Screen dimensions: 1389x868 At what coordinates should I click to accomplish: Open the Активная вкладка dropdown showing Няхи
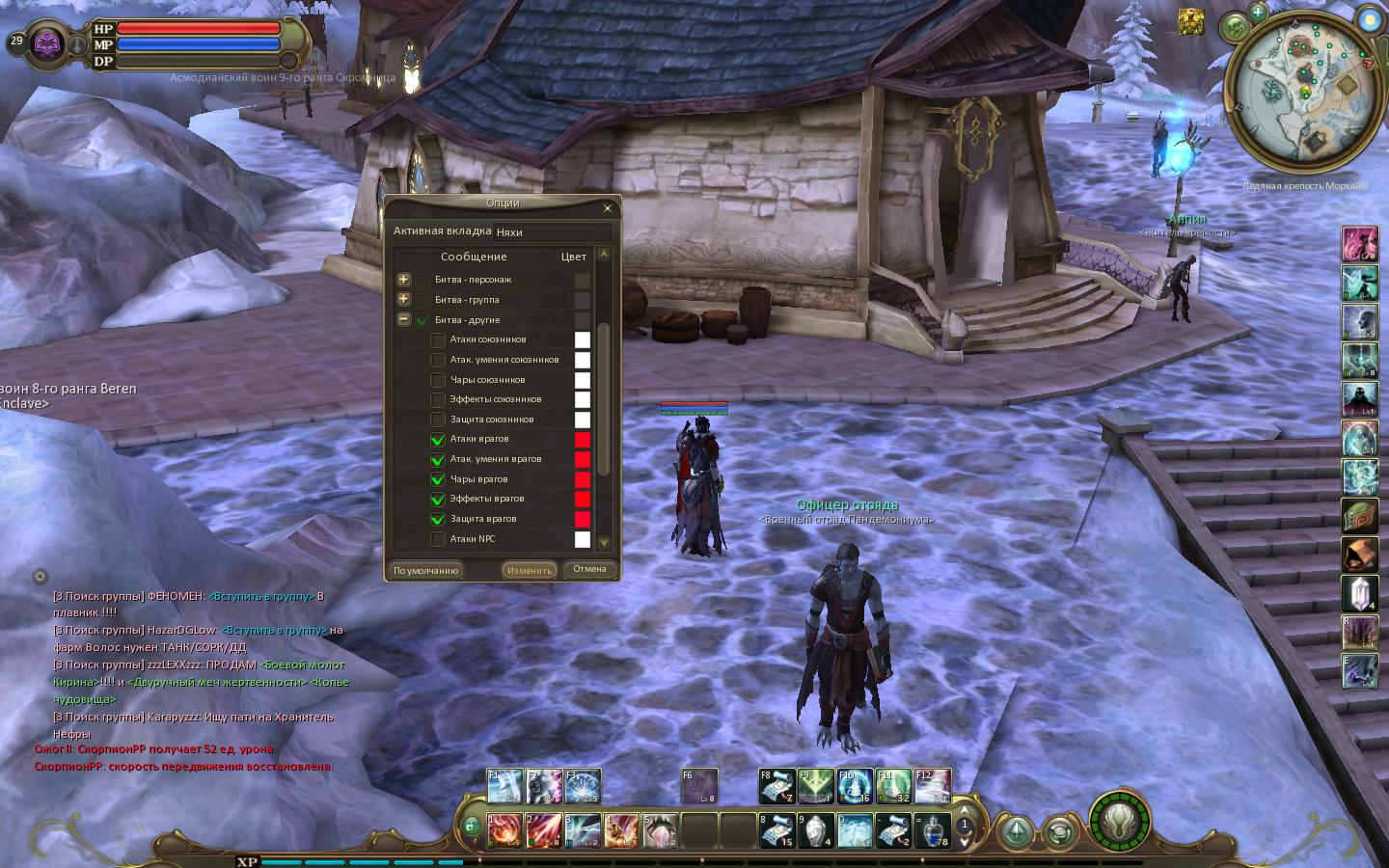553,231
